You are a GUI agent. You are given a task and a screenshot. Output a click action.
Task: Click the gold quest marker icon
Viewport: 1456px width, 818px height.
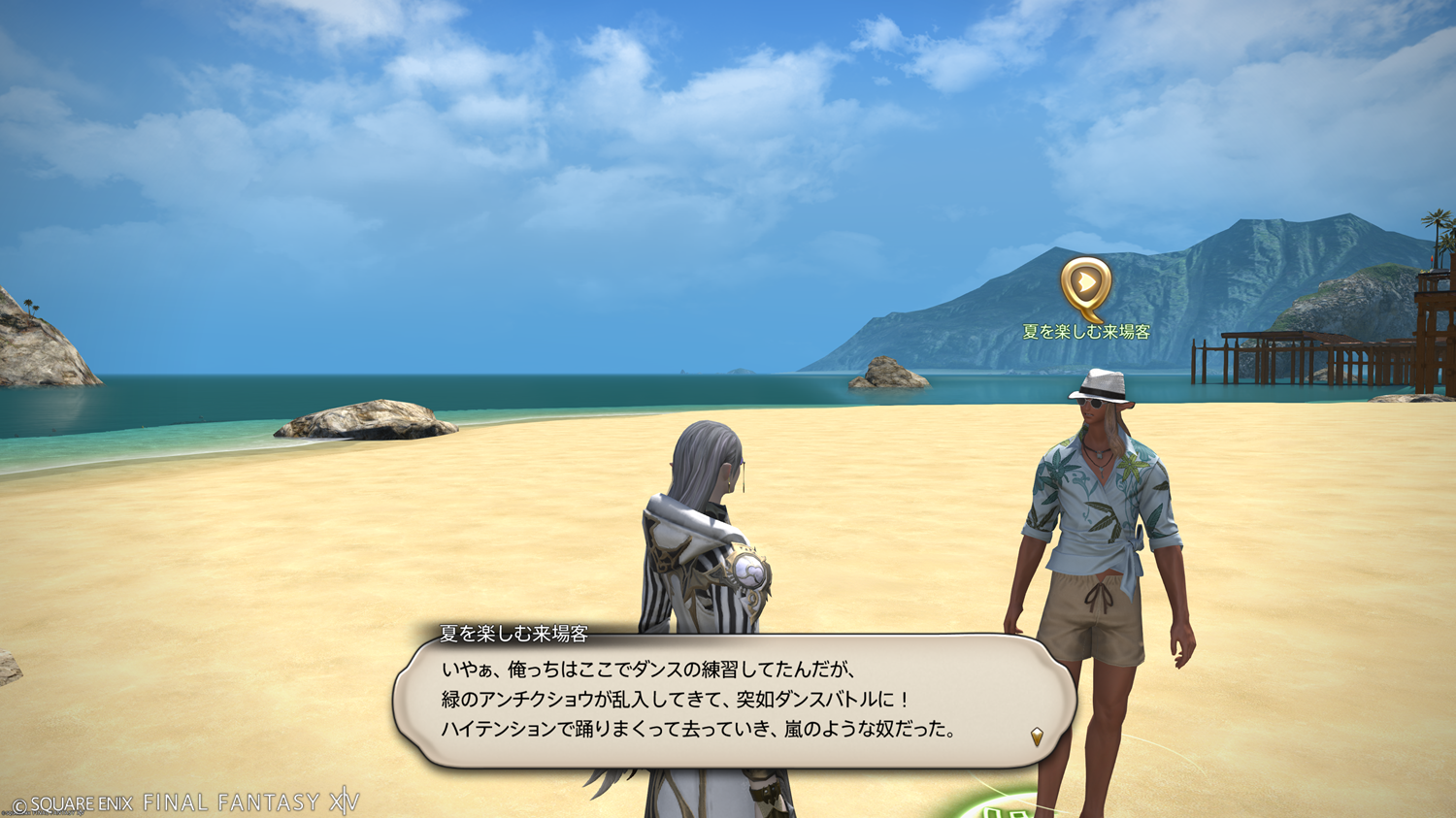coord(1085,286)
